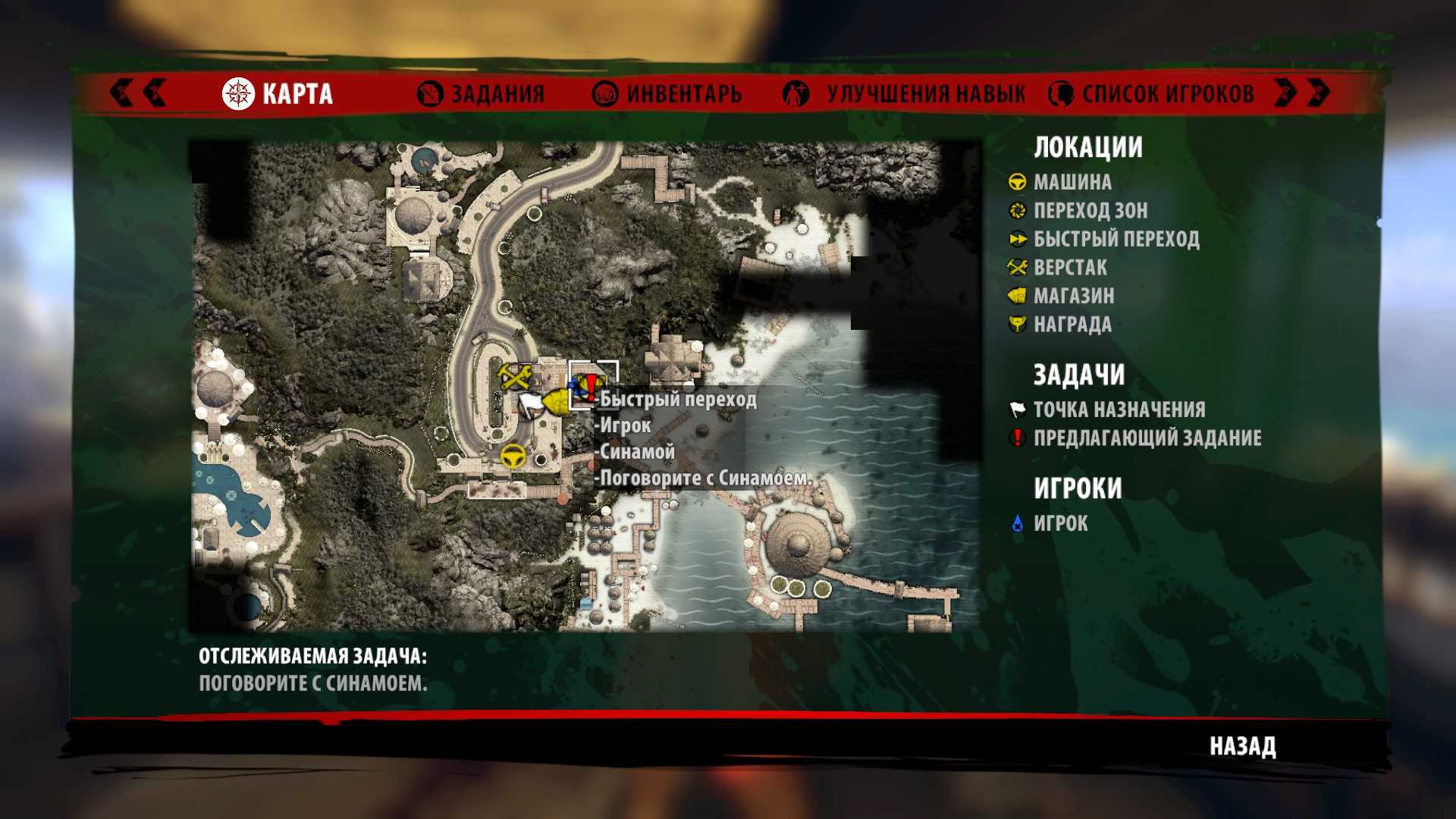Open the Улучшения навык skills tab
This screenshot has width=1456, height=819.
point(904,94)
